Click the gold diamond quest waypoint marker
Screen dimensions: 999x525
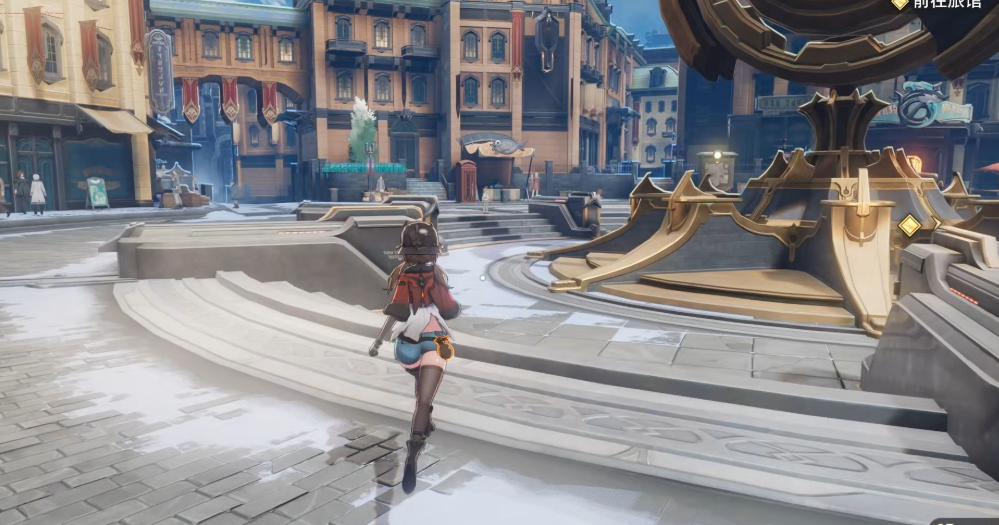(x=909, y=226)
